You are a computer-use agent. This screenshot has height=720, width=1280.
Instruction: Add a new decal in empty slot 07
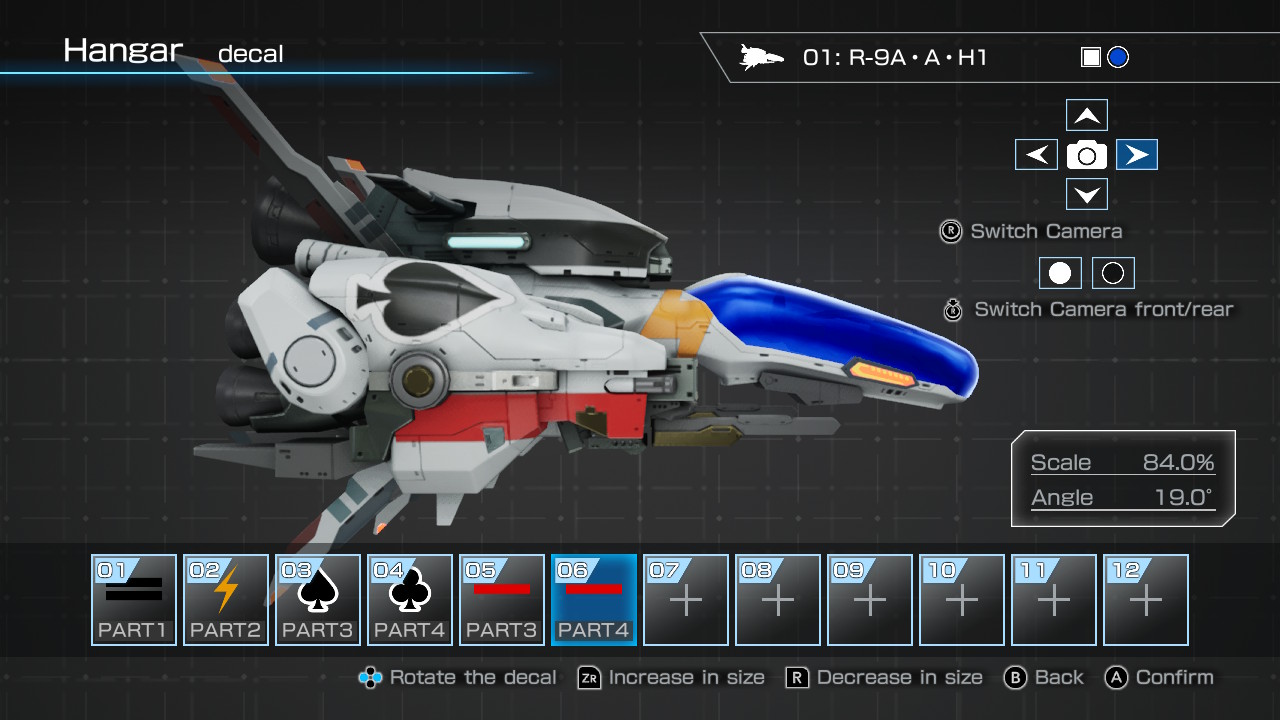(685, 598)
